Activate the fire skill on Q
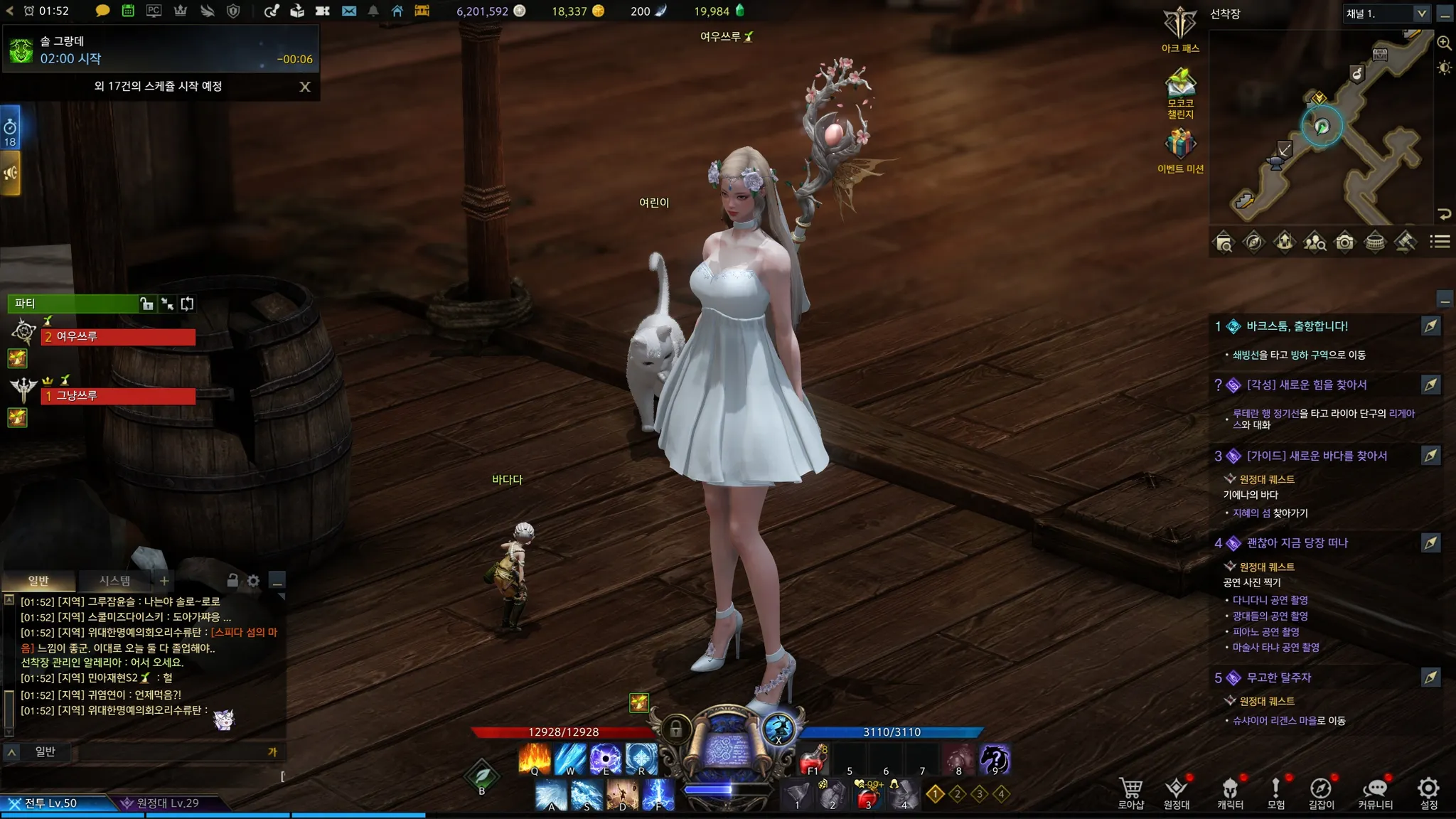This screenshot has height=819, width=1456. 535,759
